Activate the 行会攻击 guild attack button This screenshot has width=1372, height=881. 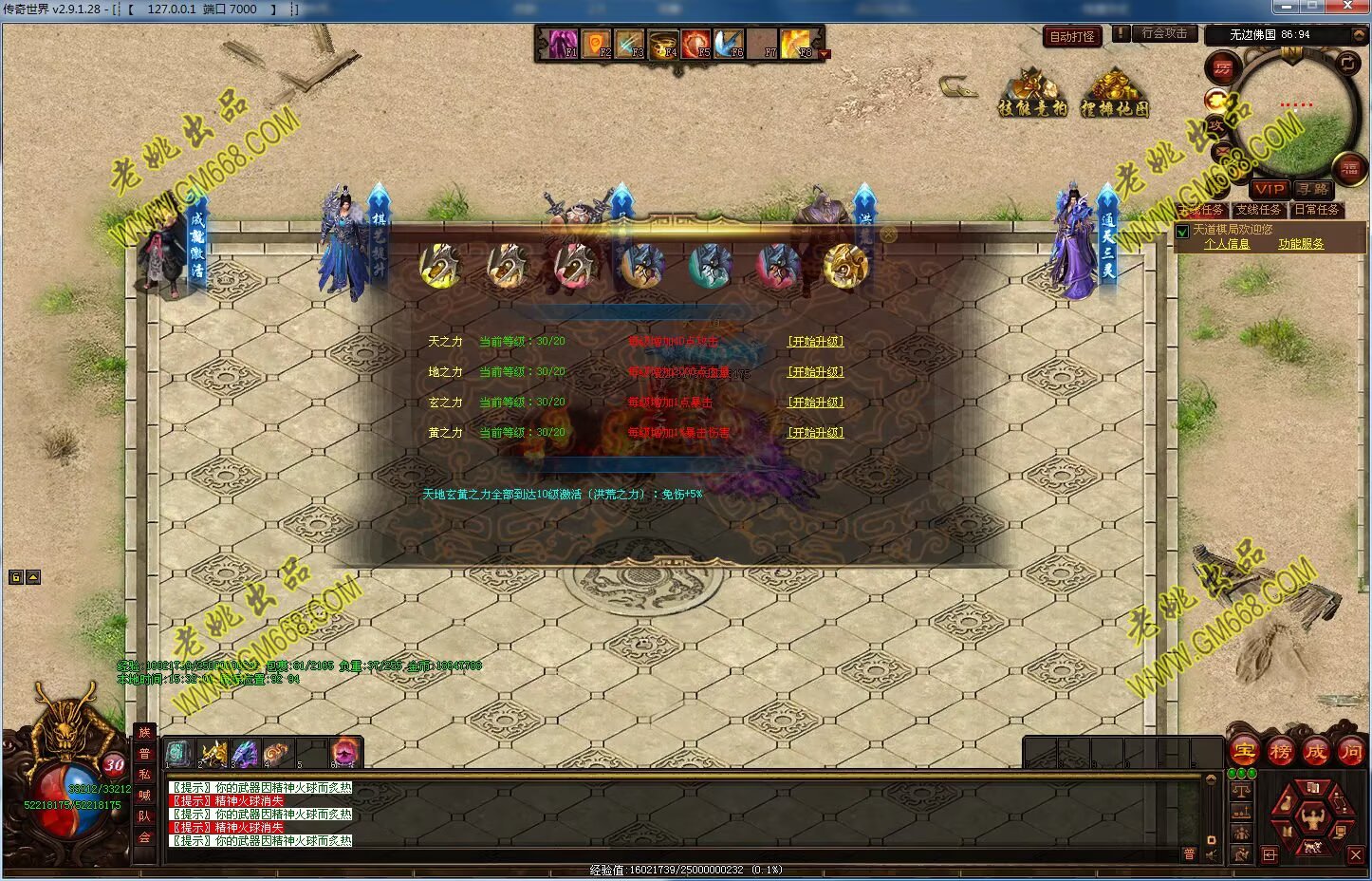pyautogui.click(x=1164, y=33)
